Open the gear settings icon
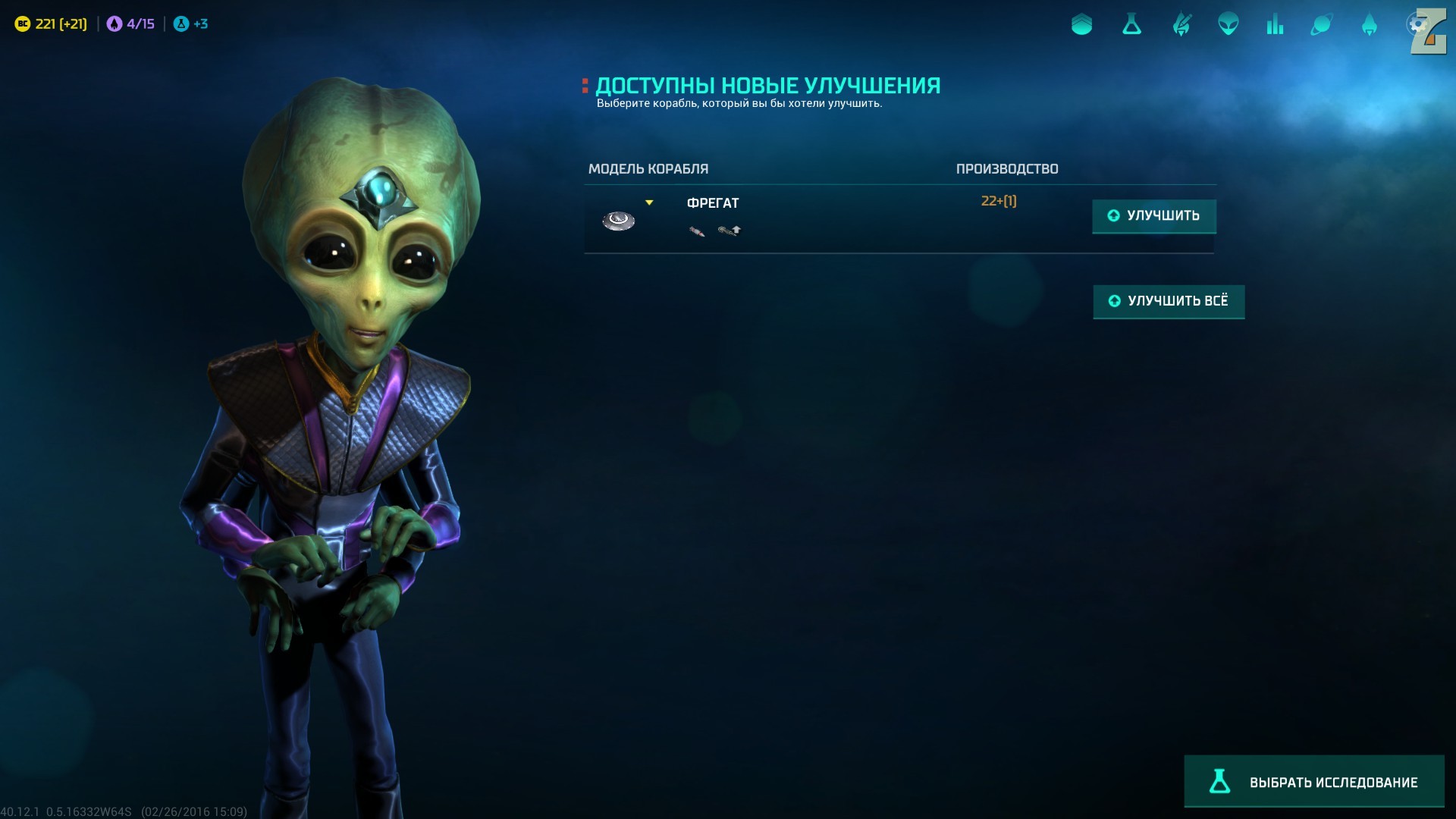Screen dimensions: 1456x819 point(1417,25)
